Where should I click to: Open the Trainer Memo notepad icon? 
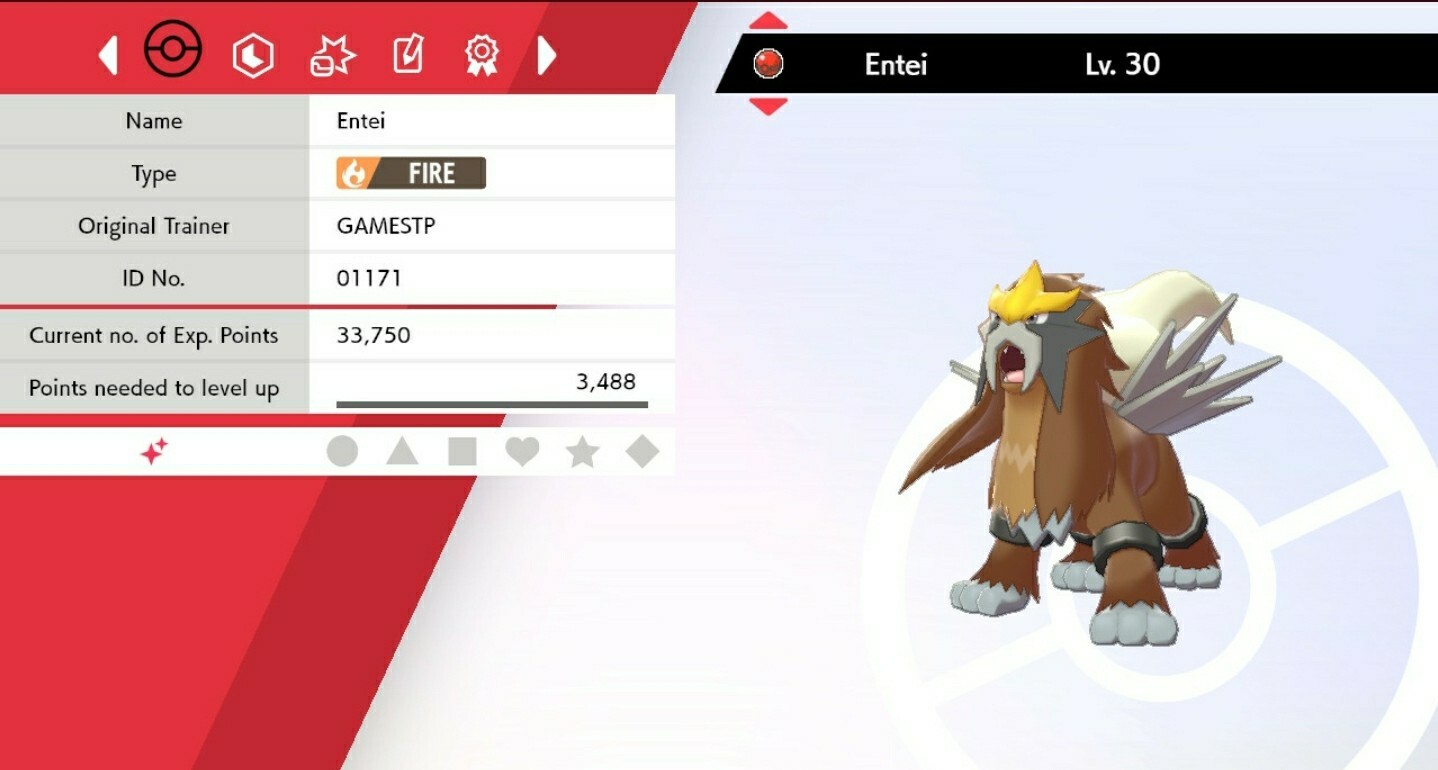point(408,54)
